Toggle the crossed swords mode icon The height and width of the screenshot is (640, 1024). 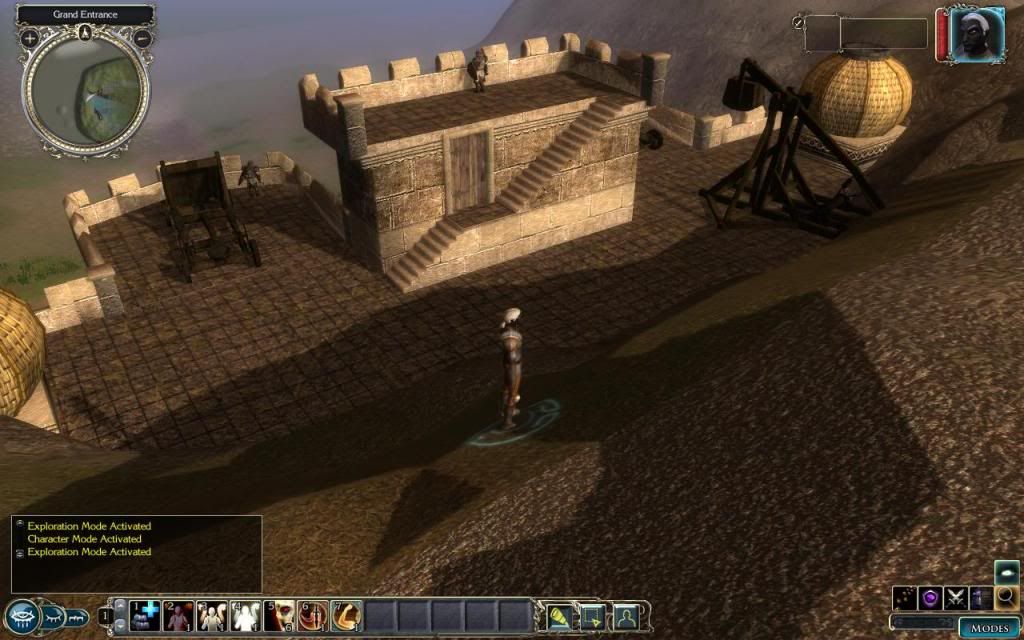click(x=957, y=599)
